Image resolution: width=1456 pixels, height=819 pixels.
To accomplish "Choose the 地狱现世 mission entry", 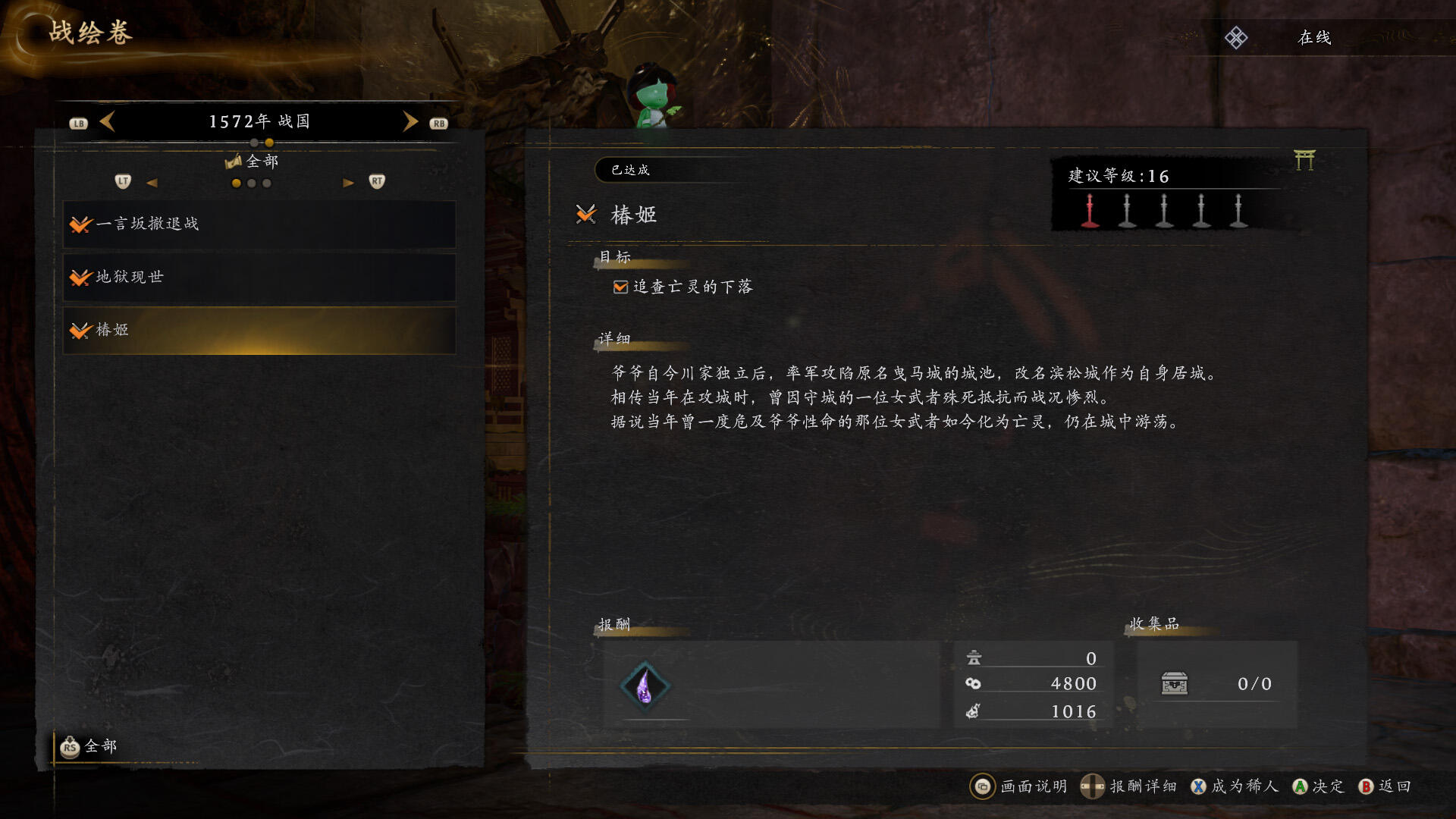I will 259,278.
